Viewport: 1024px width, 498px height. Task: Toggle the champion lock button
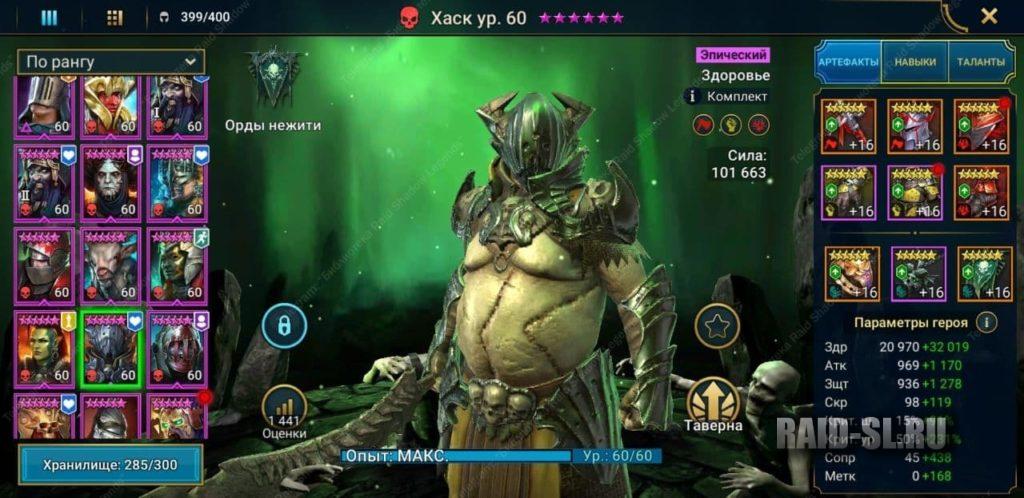[284, 326]
